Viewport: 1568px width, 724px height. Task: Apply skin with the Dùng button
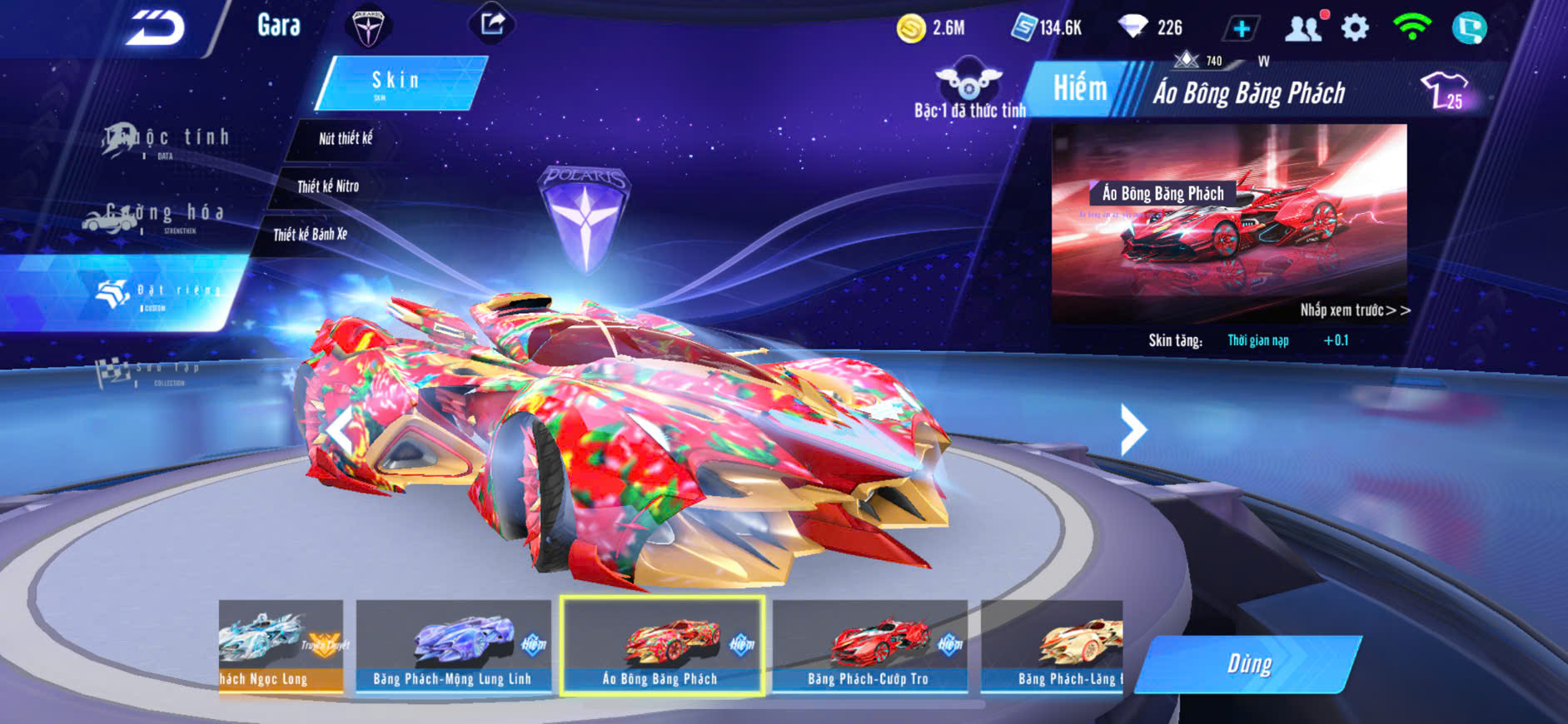1248,663
